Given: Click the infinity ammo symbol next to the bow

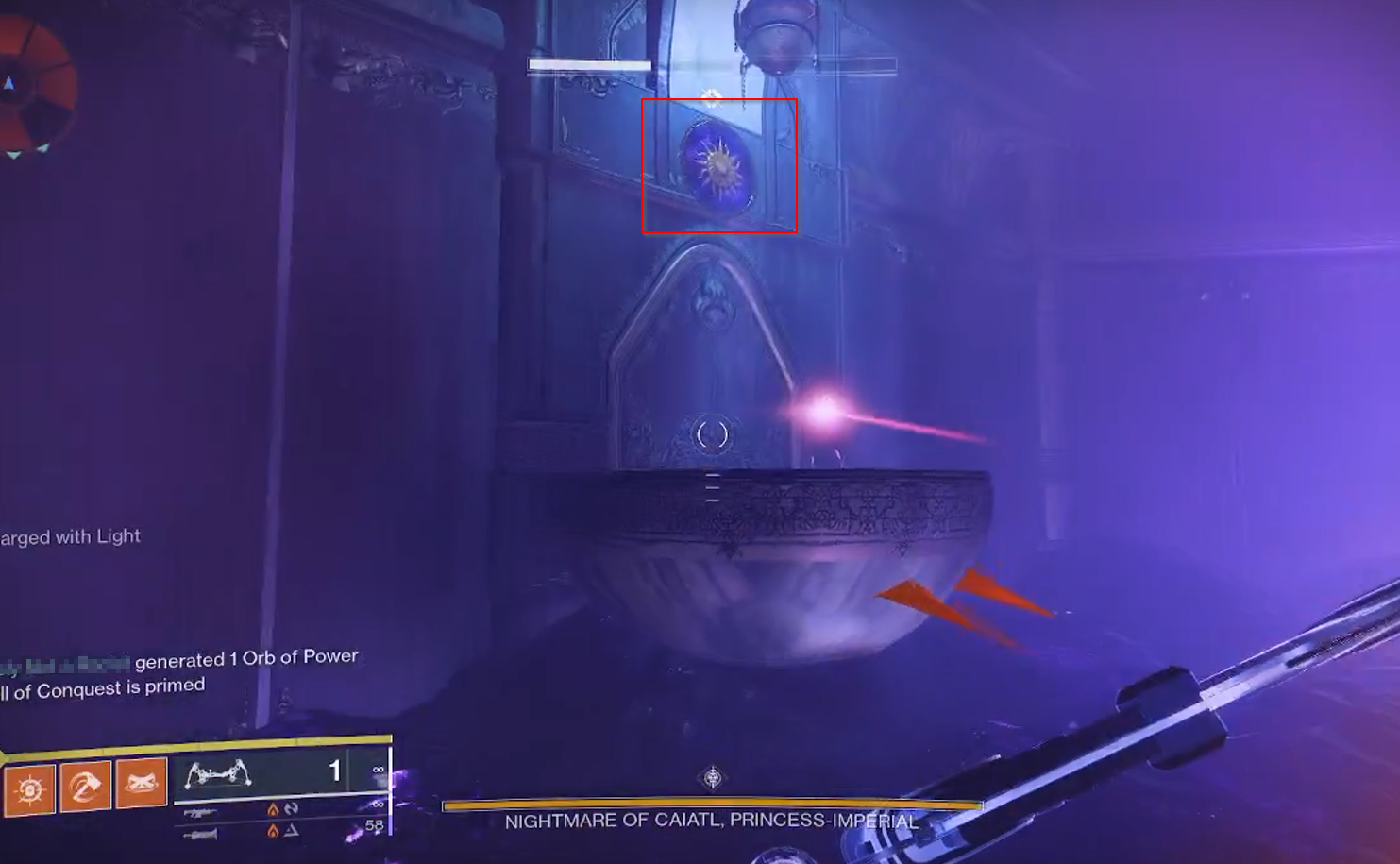Looking at the screenshot, I should [x=380, y=770].
